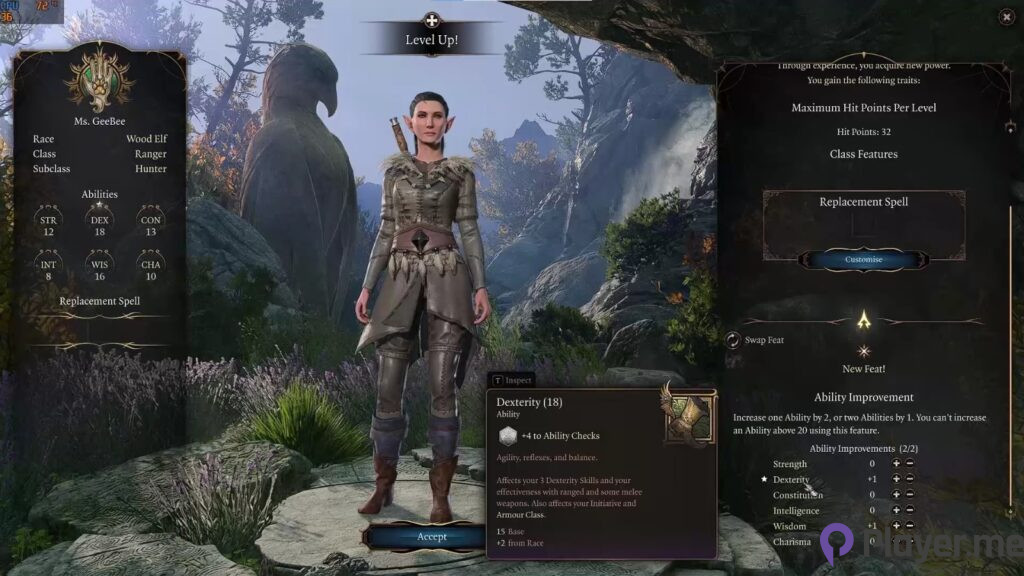Confirm the level up with Accept
Viewport: 1024px width, 576px height.
tap(432, 536)
